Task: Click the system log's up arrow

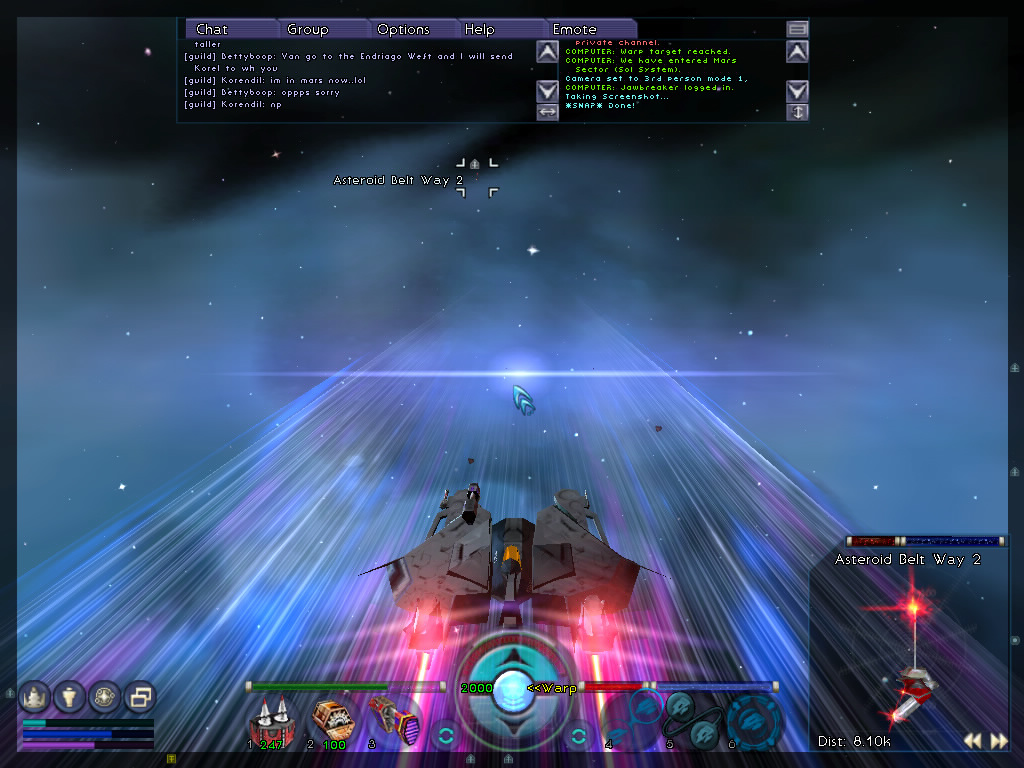Action: [x=797, y=52]
